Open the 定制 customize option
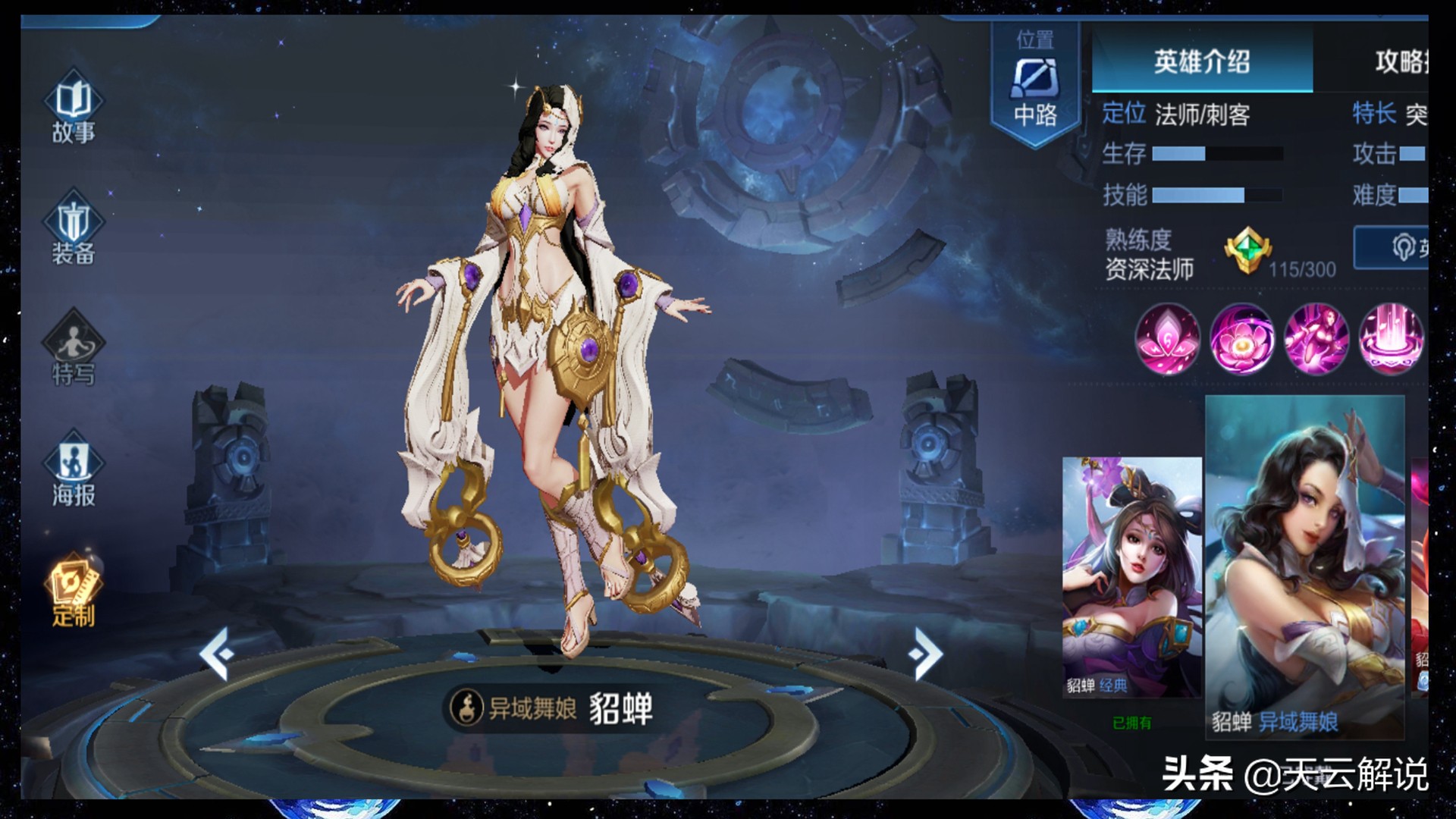 point(73,591)
